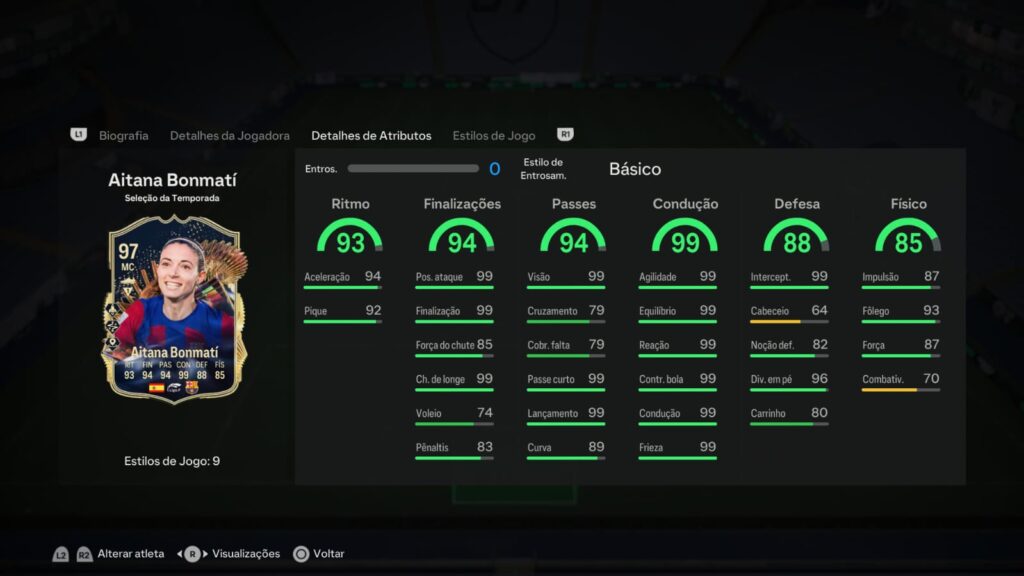Select the Aitana Bonmatí player card
Image resolution: width=1024 pixels, height=576 pixels.
point(174,310)
